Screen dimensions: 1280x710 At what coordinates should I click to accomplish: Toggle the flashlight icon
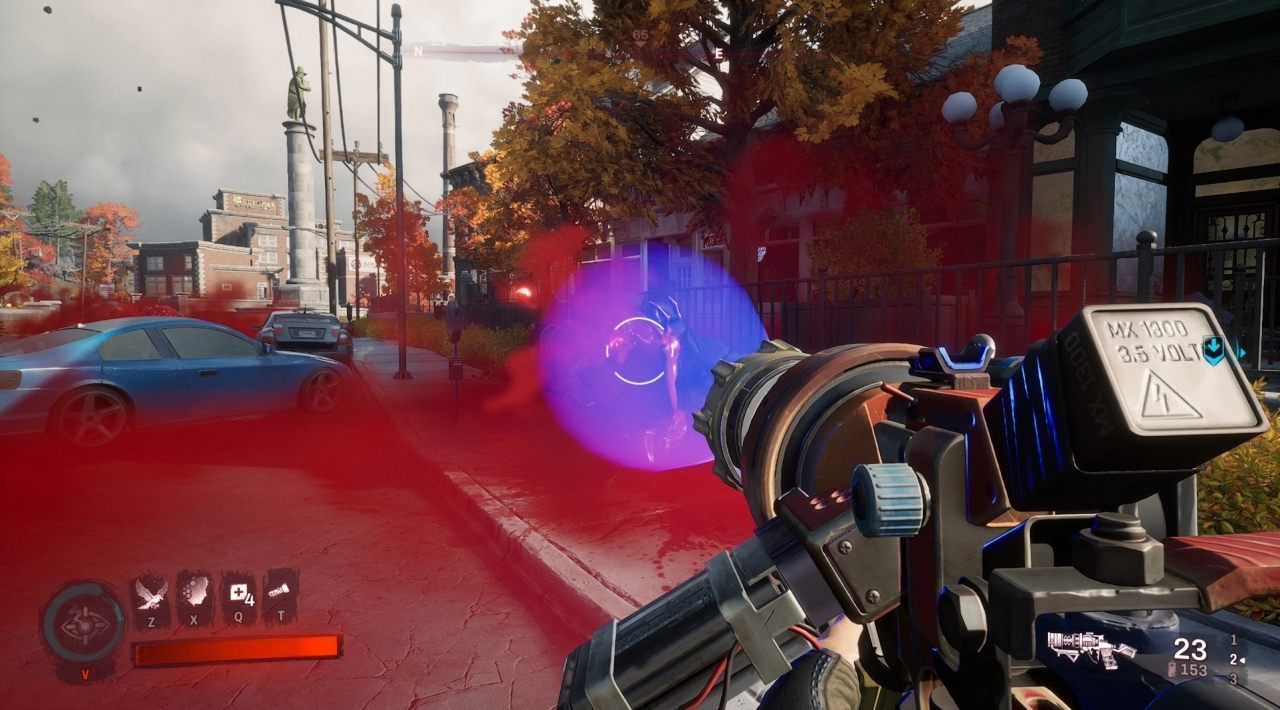[x=281, y=592]
